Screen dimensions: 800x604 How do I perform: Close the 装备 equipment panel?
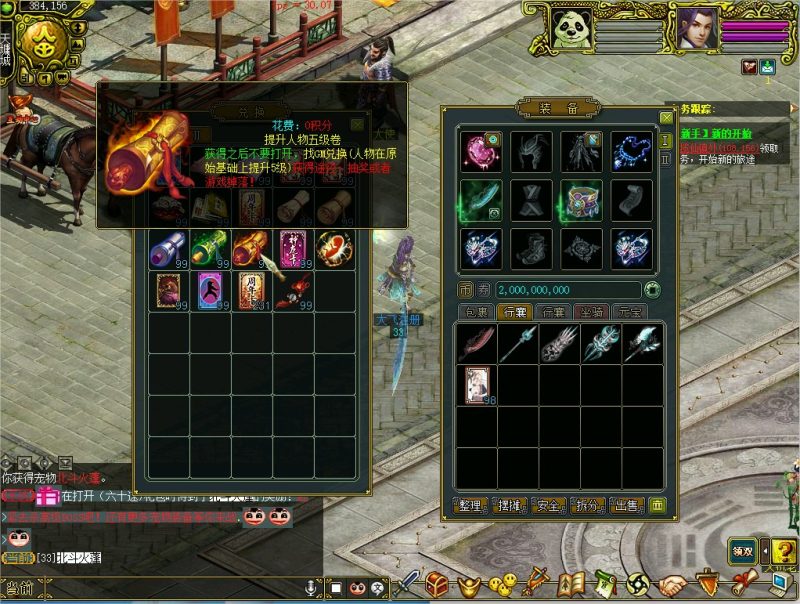click(667, 118)
